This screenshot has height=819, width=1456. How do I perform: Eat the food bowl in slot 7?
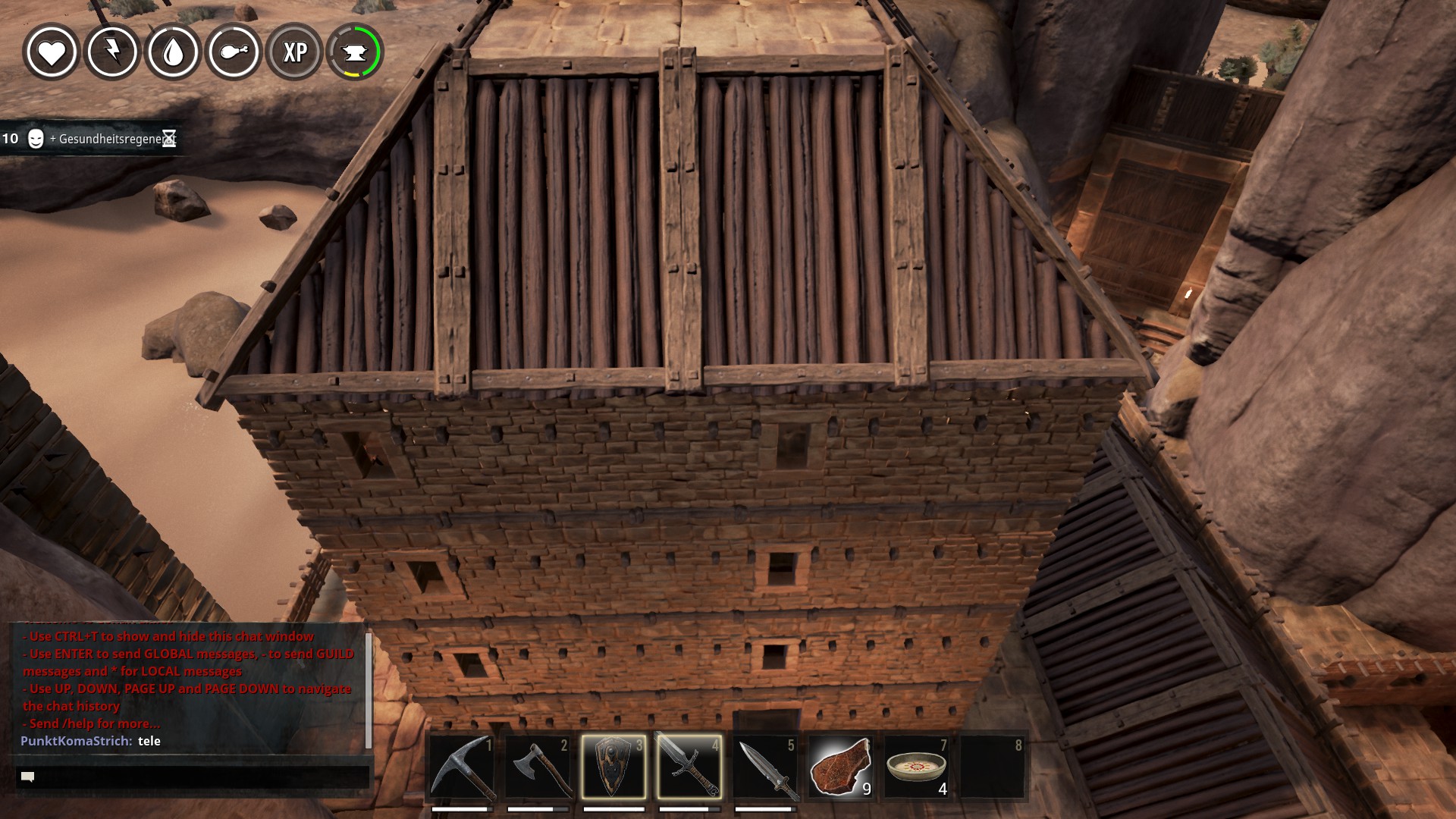pos(916,767)
